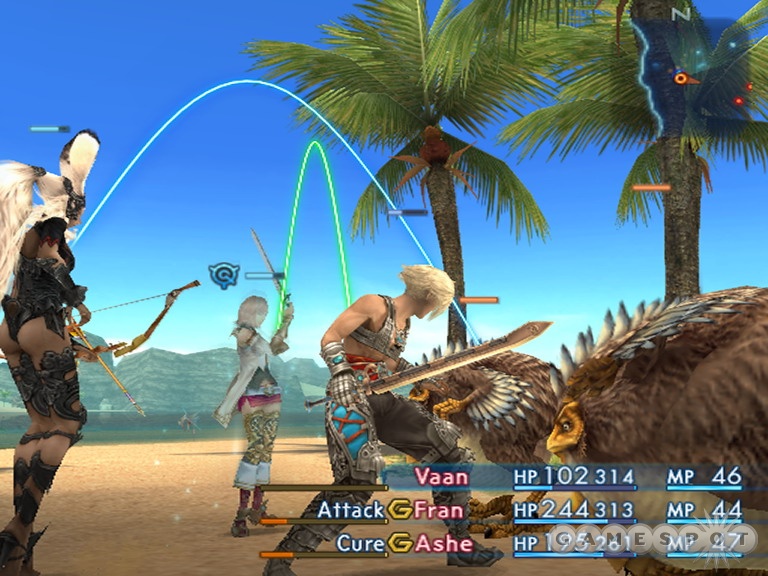The width and height of the screenshot is (768, 576).
Task: Choose Fran's party status row
Action: pyautogui.click(x=440, y=510)
